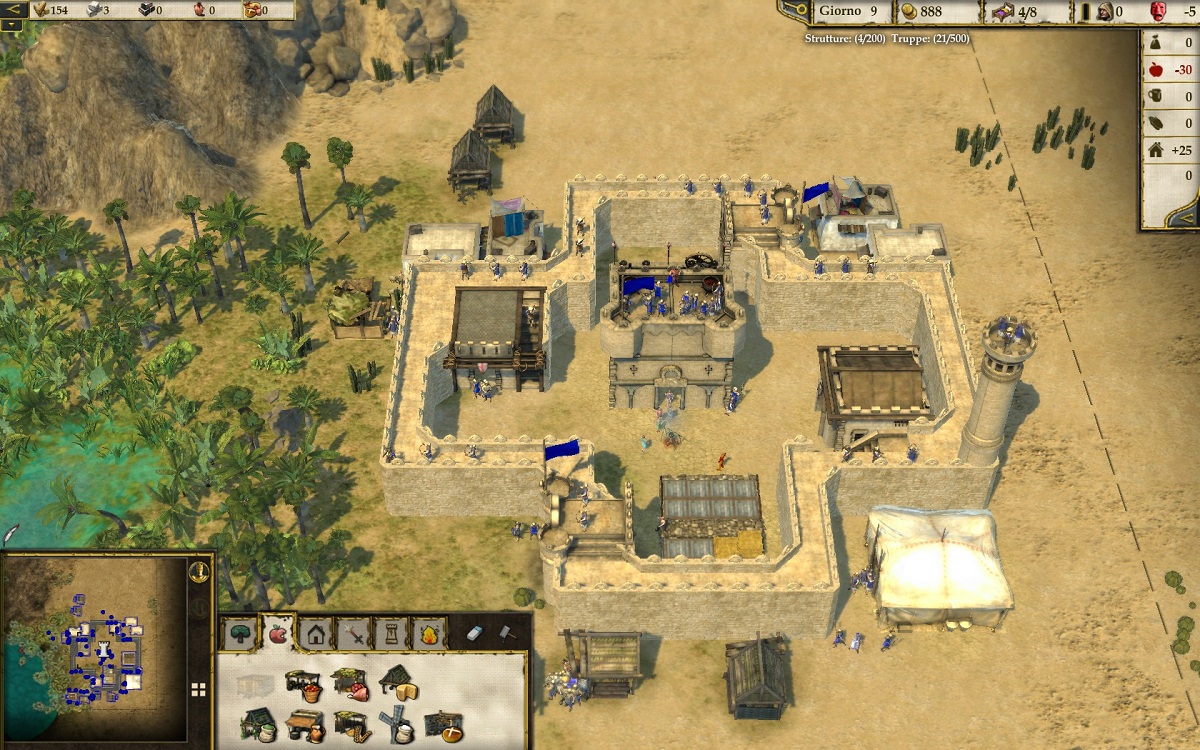Screen dimensions: 1200x750
Task: Select the house town buildings tab
Action: [316, 633]
